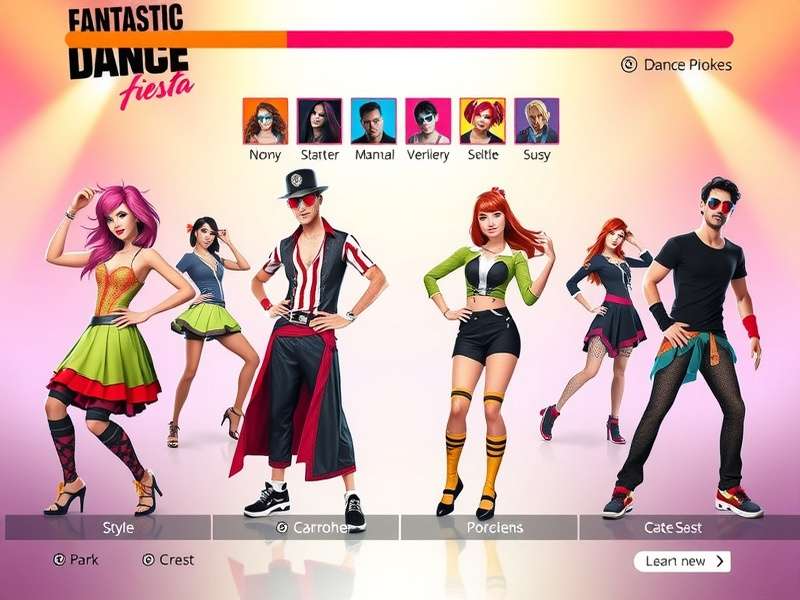This screenshot has height=600, width=800.
Task: Select the Verliery character portrait
Action: coord(428,121)
